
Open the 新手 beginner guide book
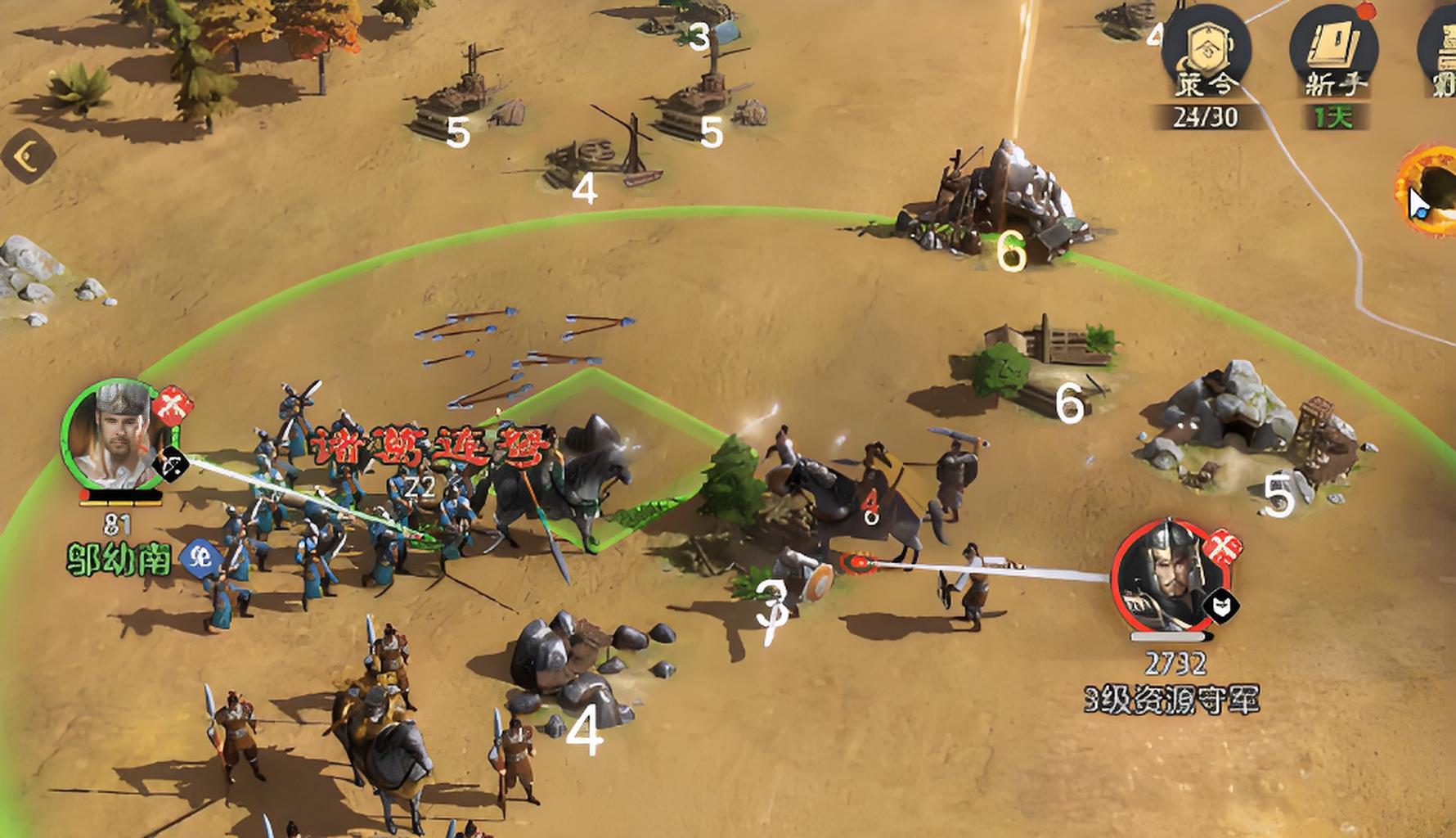coord(1333,51)
